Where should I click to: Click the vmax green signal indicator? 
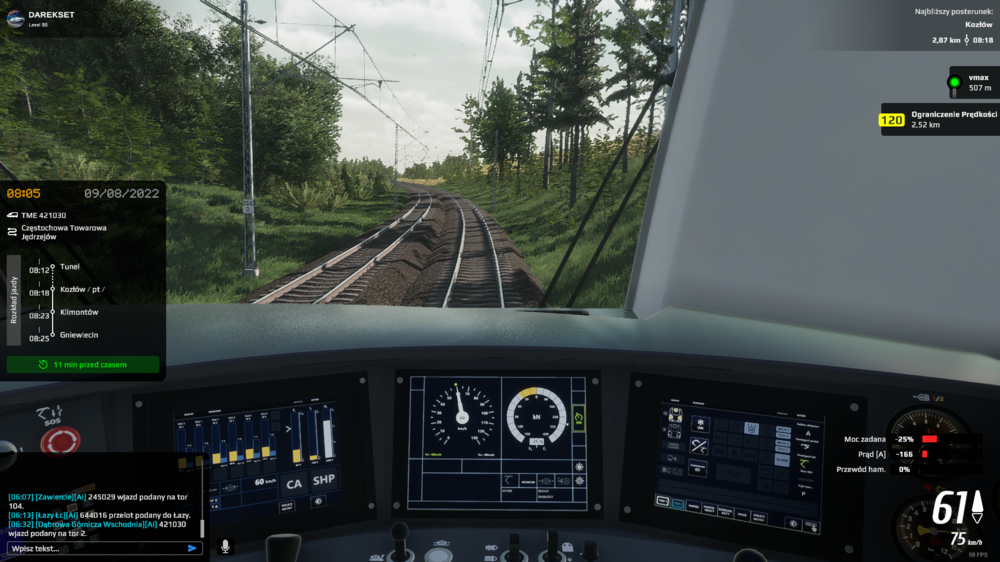pyautogui.click(x=955, y=82)
